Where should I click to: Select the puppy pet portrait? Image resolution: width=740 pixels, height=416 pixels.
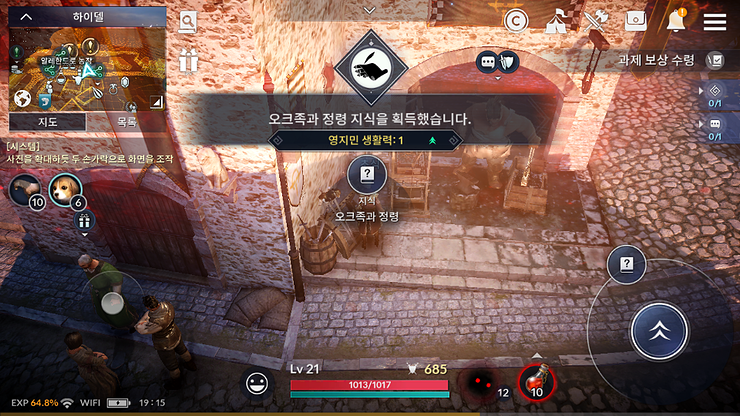click(x=66, y=188)
